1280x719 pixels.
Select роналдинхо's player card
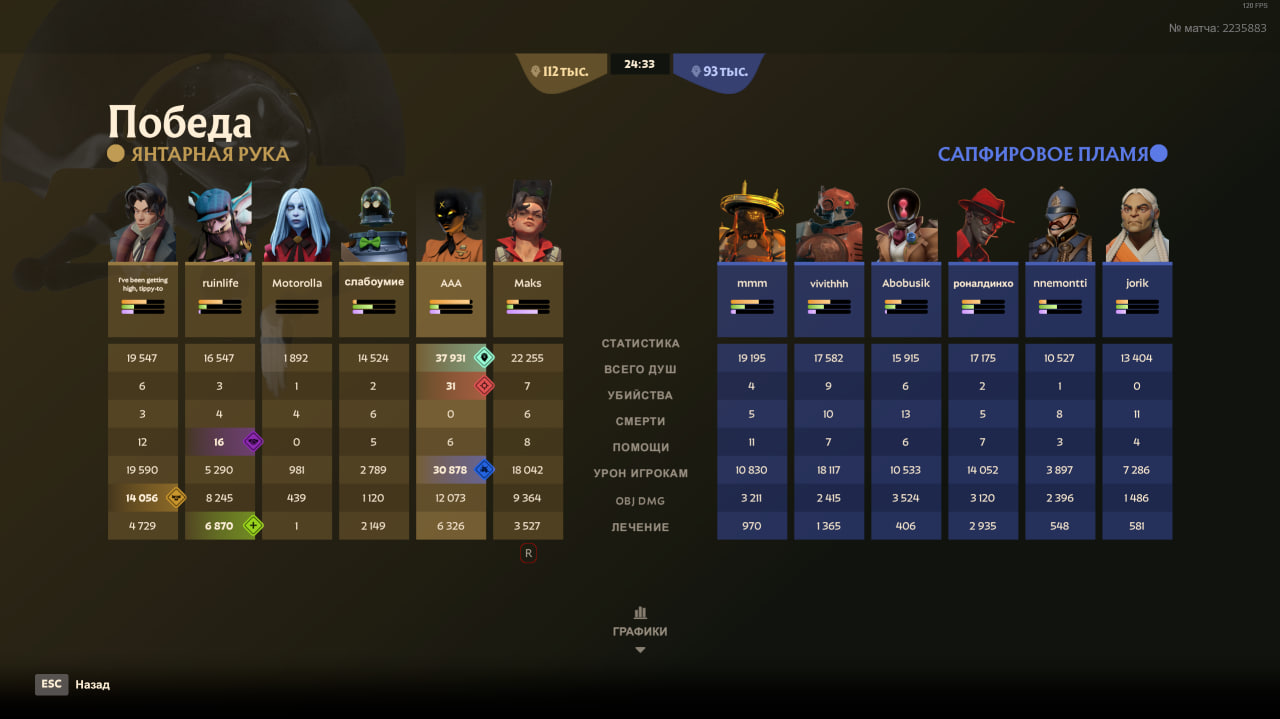coord(983,299)
